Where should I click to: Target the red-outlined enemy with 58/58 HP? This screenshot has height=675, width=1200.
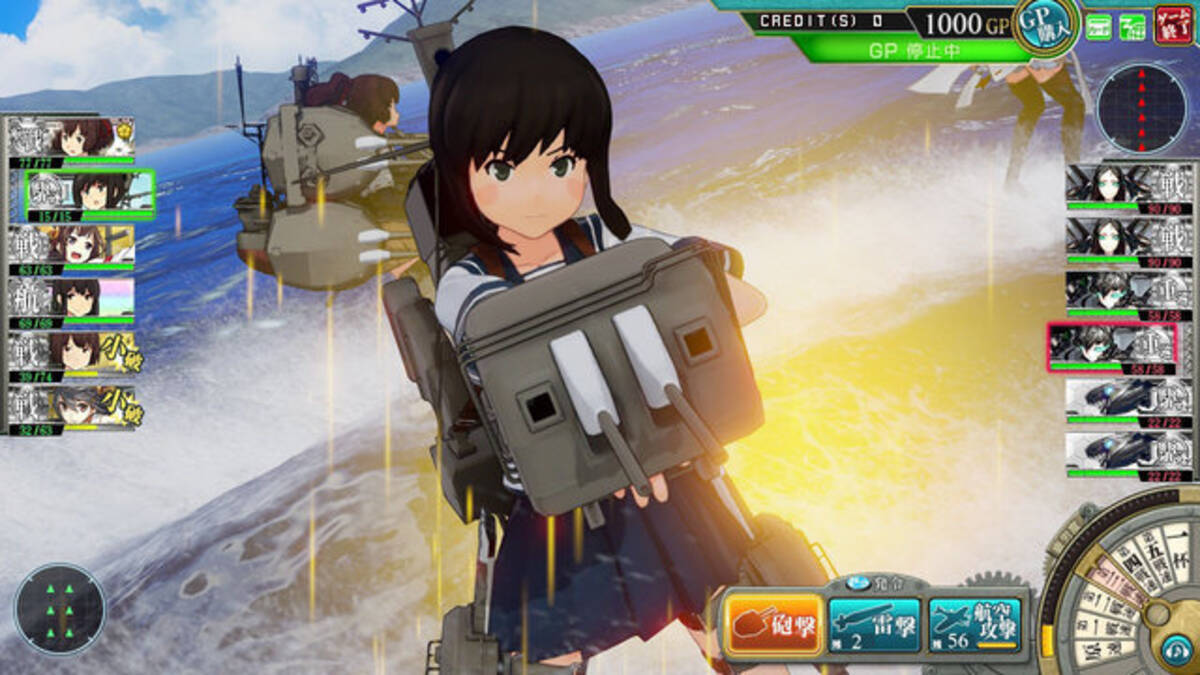click(1111, 346)
